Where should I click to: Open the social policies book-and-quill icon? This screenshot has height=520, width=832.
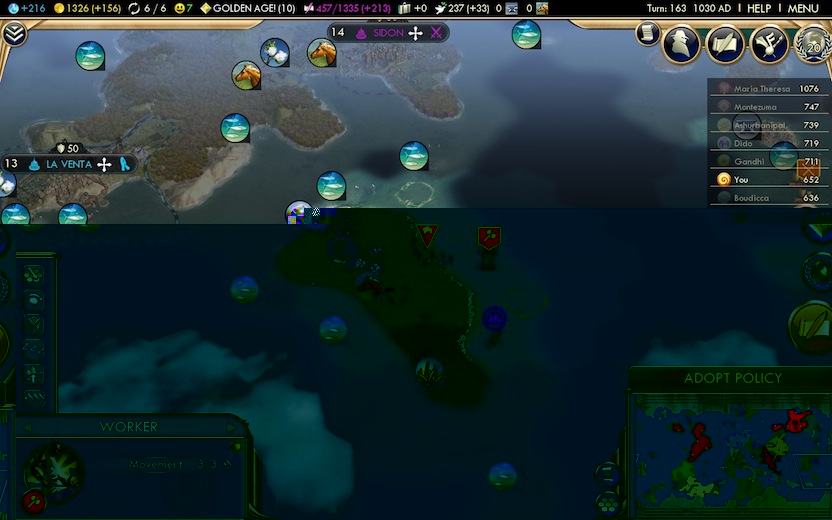point(725,45)
